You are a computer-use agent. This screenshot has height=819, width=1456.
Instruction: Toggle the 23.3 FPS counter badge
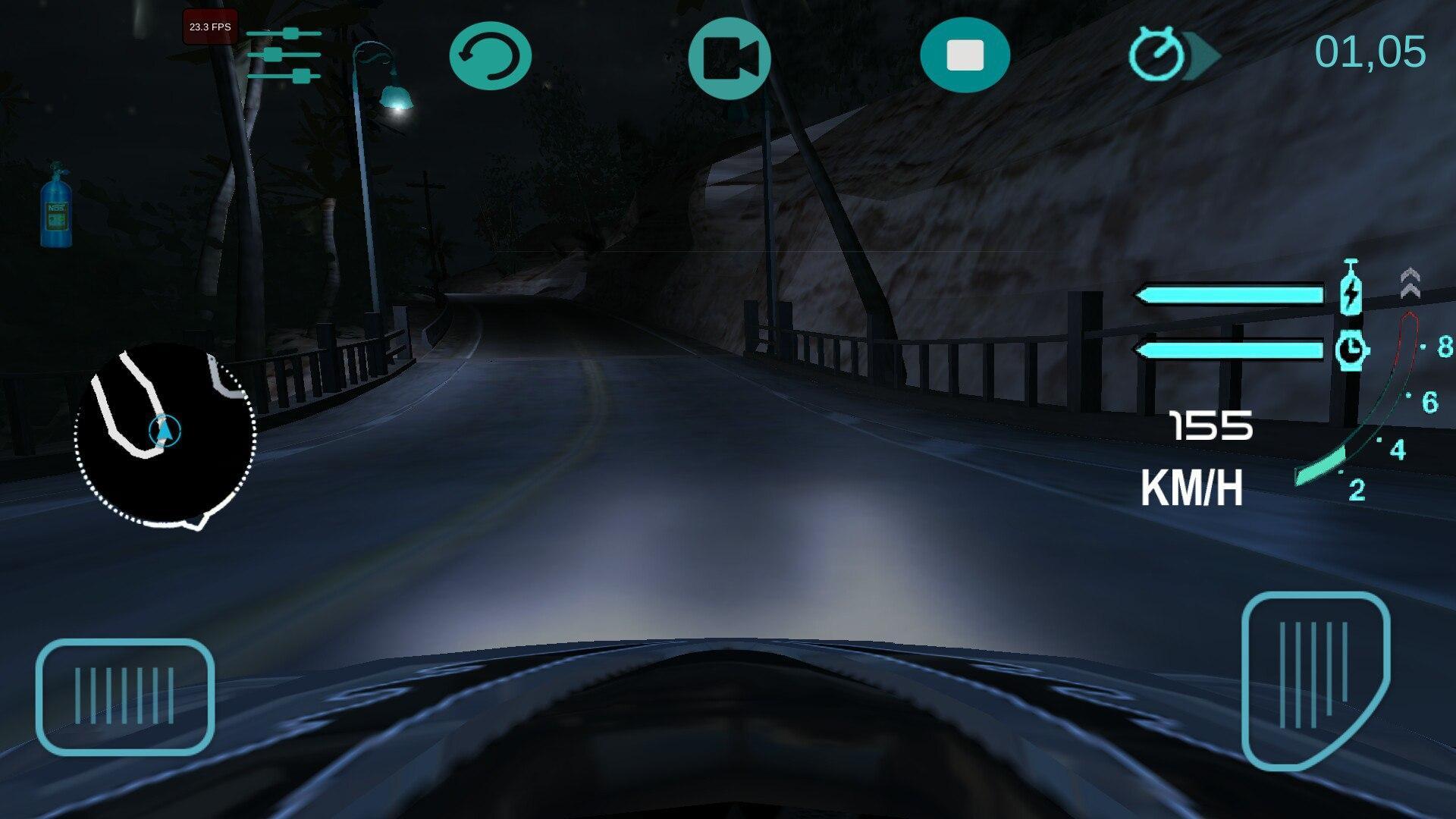tap(209, 27)
